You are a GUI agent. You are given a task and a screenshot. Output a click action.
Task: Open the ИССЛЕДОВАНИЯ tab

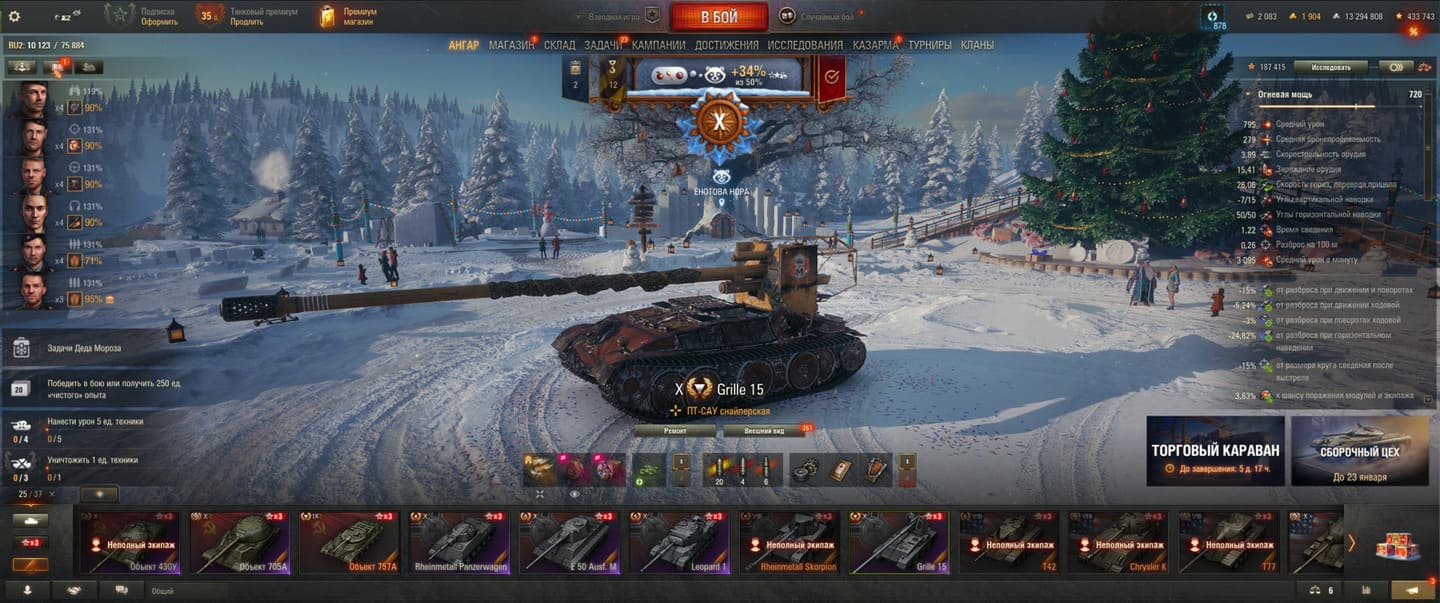(805, 45)
